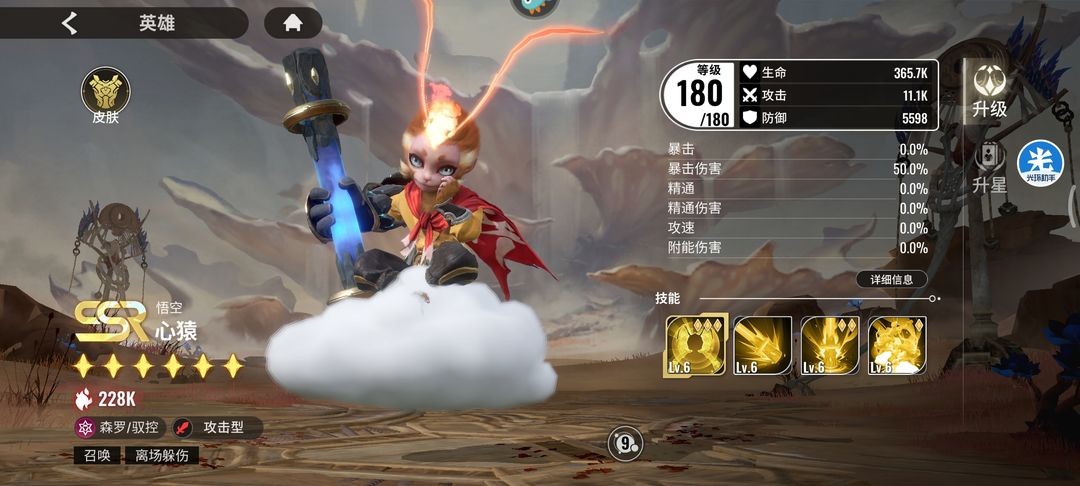Screen dimensions: 1080x486
Task: Switch to the 升星 star-up tab
Action: click(989, 168)
